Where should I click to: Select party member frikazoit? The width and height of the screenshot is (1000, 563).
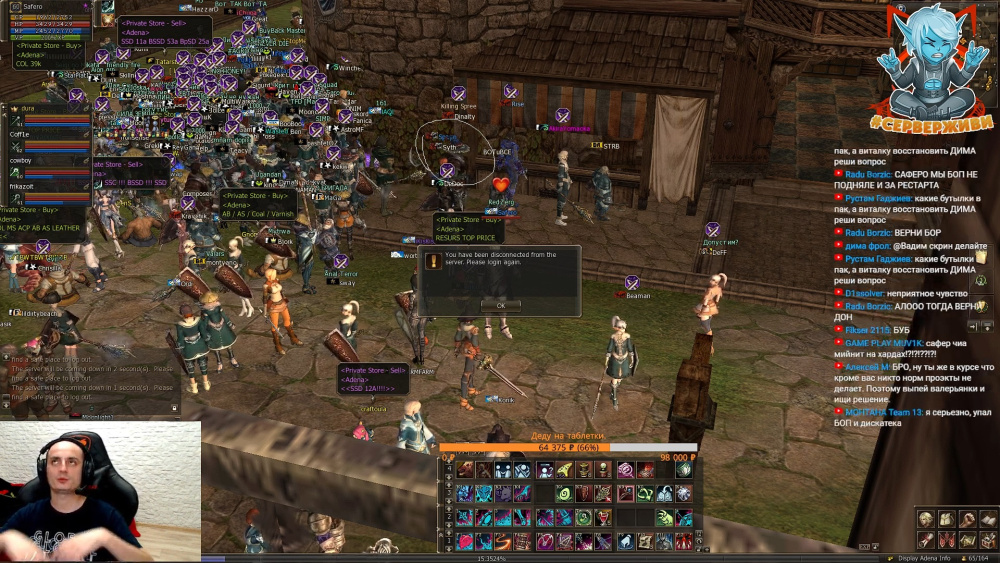(x=48, y=191)
